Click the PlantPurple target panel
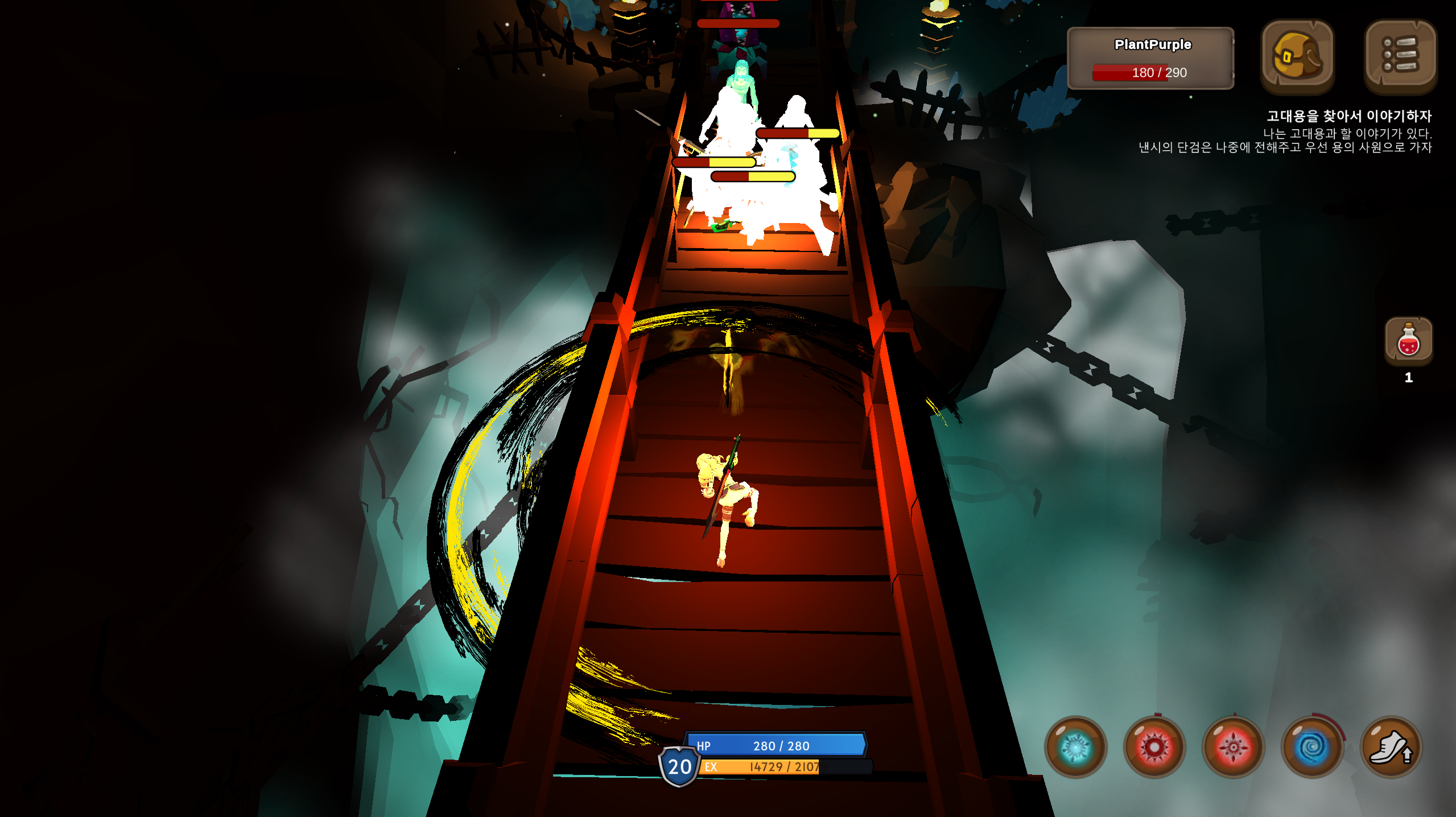The width and height of the screenshot is (1456, 817). coord(1151,58)
